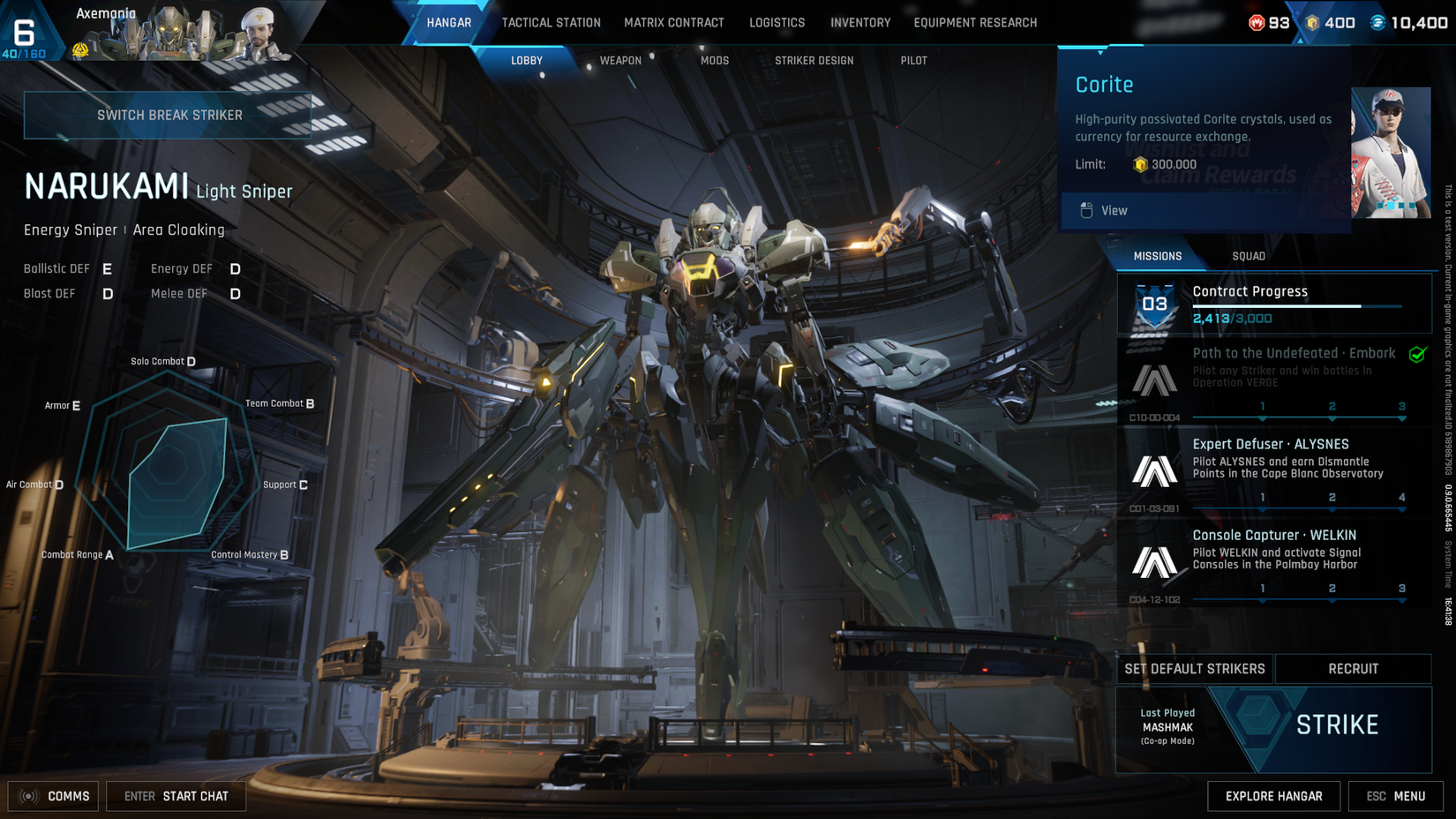Click SWITCH BREAK STRIKER
This screenshot has width=1456, height=819.
click(168, 115)
